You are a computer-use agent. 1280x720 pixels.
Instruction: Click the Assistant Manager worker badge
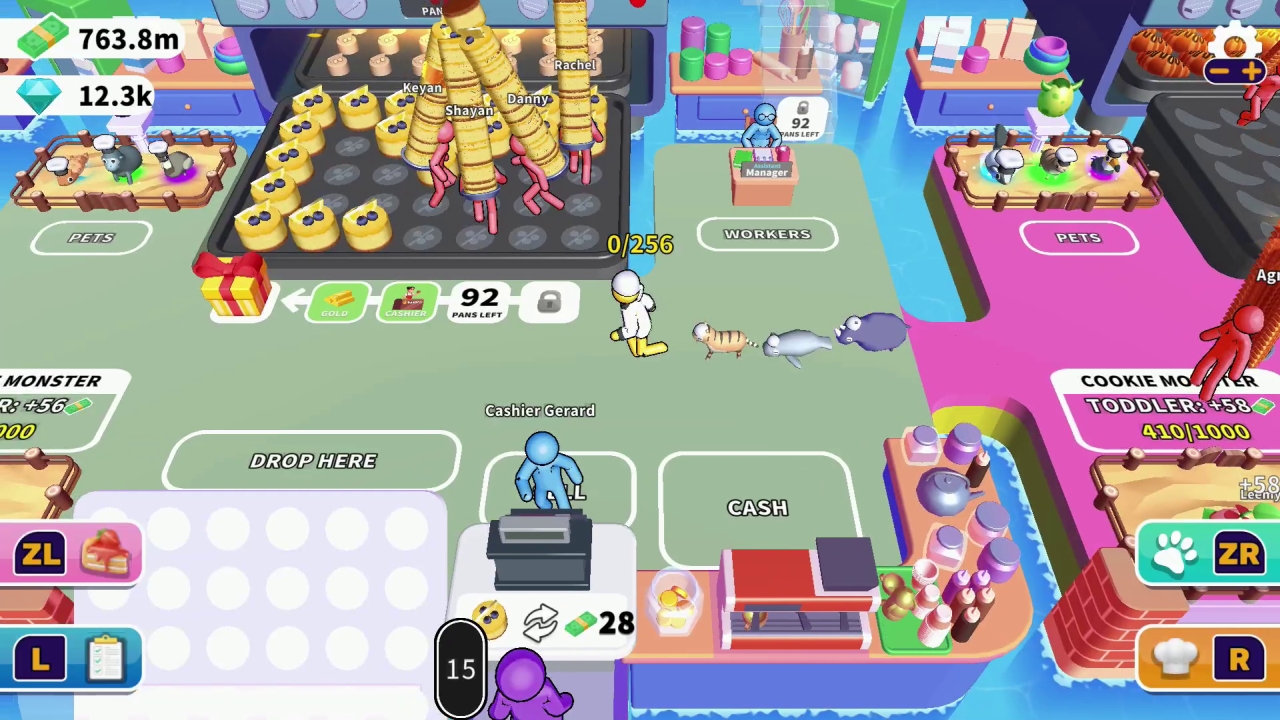coord(766,170)
